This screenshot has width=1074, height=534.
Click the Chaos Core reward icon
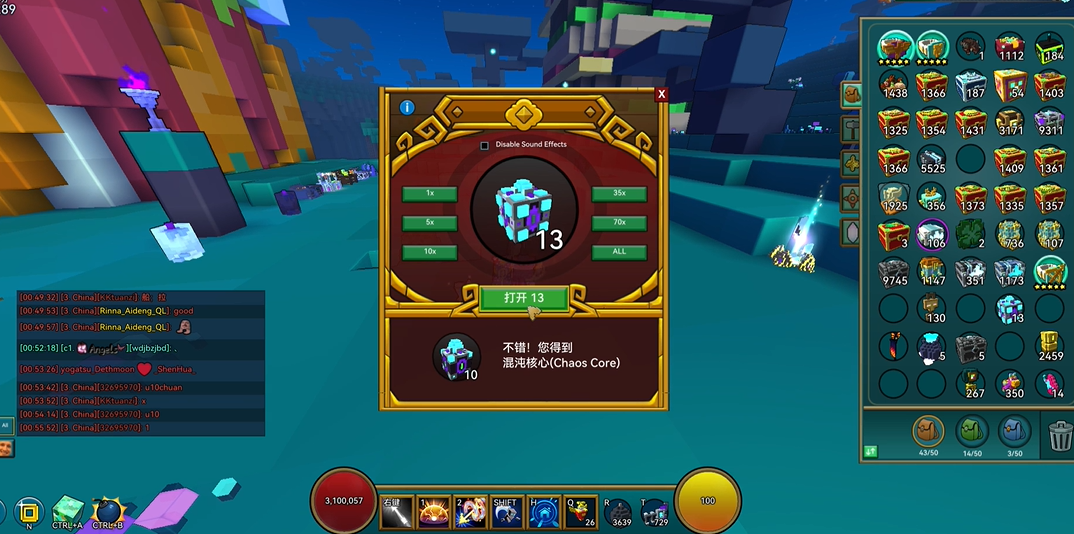[x=455, y=357]
